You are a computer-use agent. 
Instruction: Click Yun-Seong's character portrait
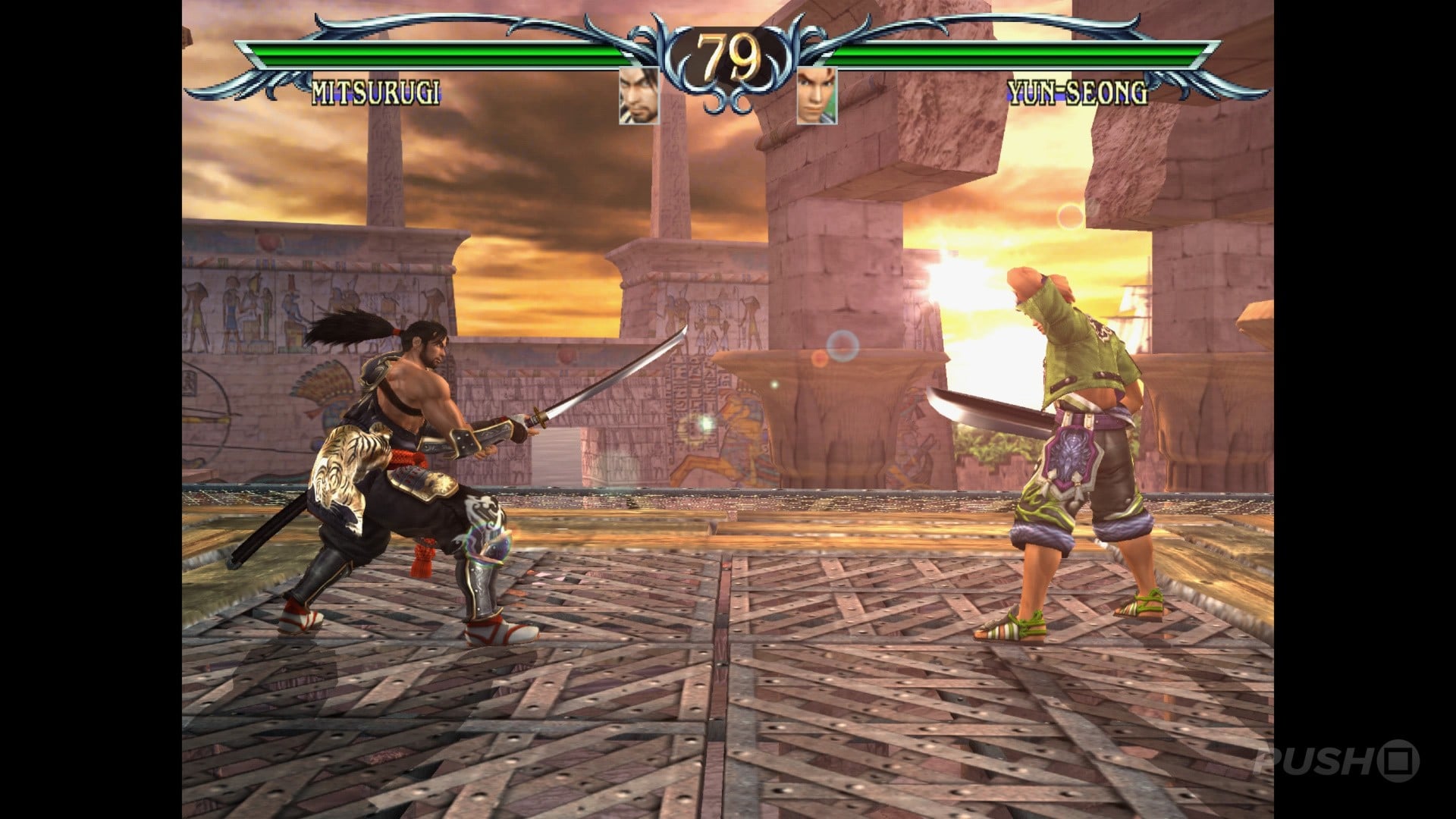point(817,96)
